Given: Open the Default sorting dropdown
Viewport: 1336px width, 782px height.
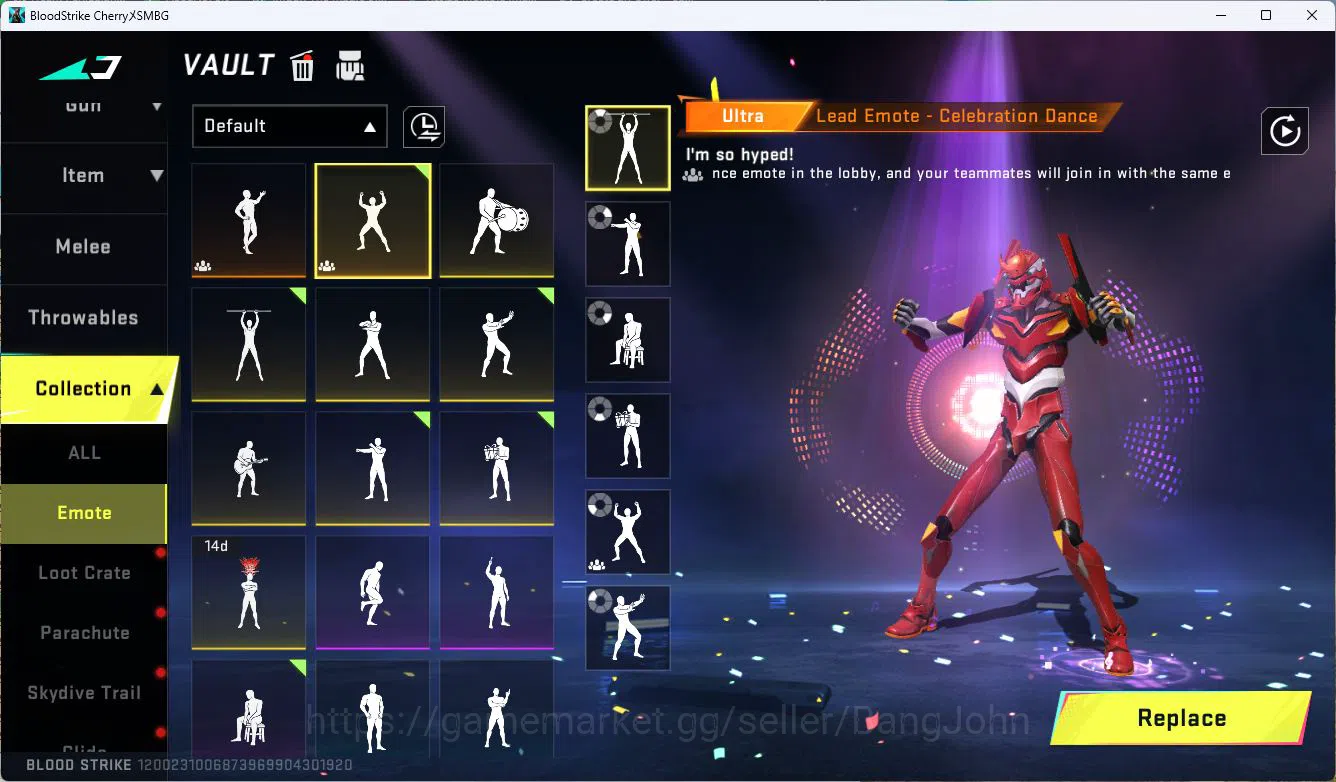Looking at the screenshot, I should pyautogui.click(x=289, y=126).
